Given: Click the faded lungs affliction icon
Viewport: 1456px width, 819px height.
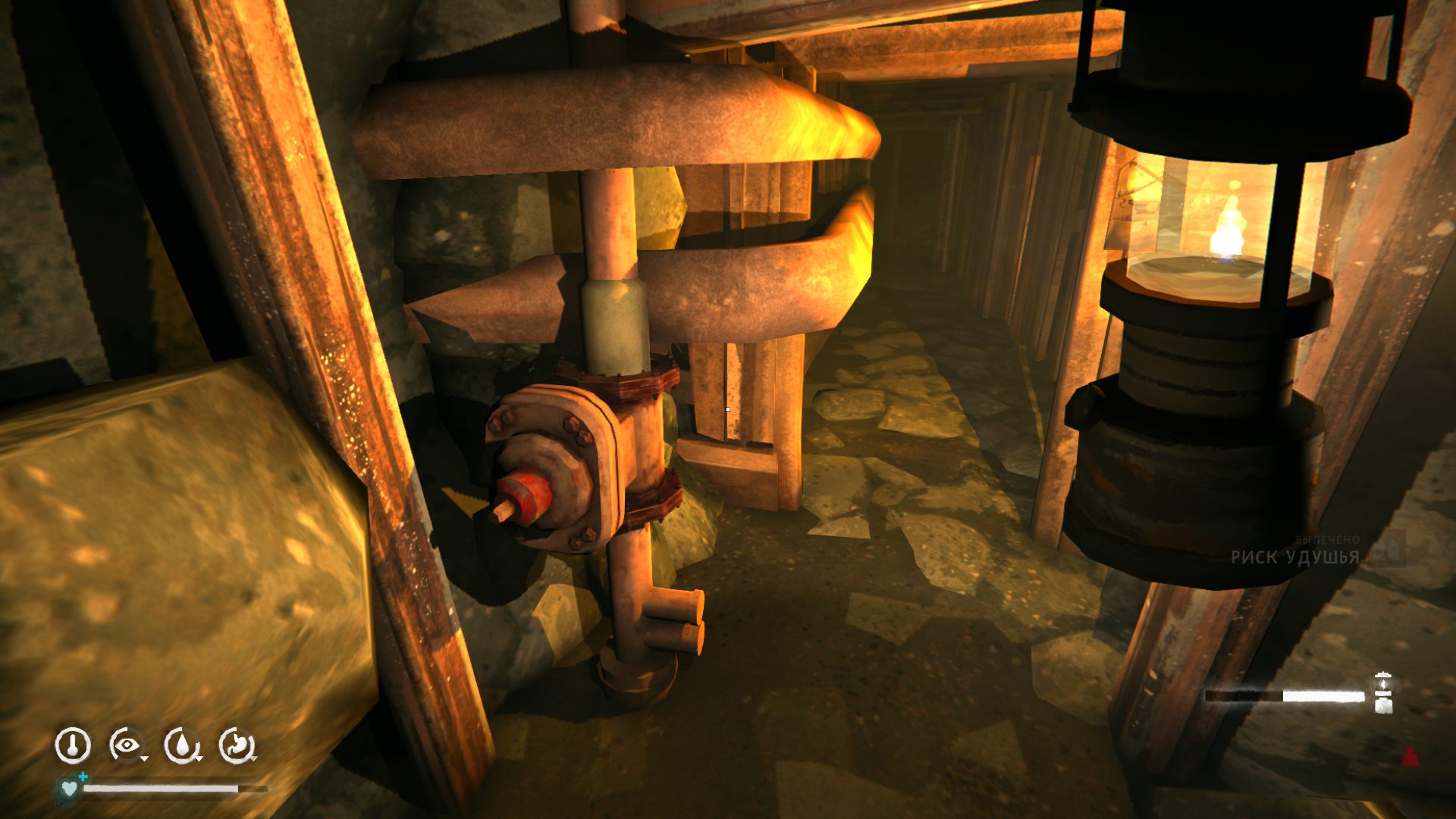Looking at the screenshot, I should click(1388, 548).
